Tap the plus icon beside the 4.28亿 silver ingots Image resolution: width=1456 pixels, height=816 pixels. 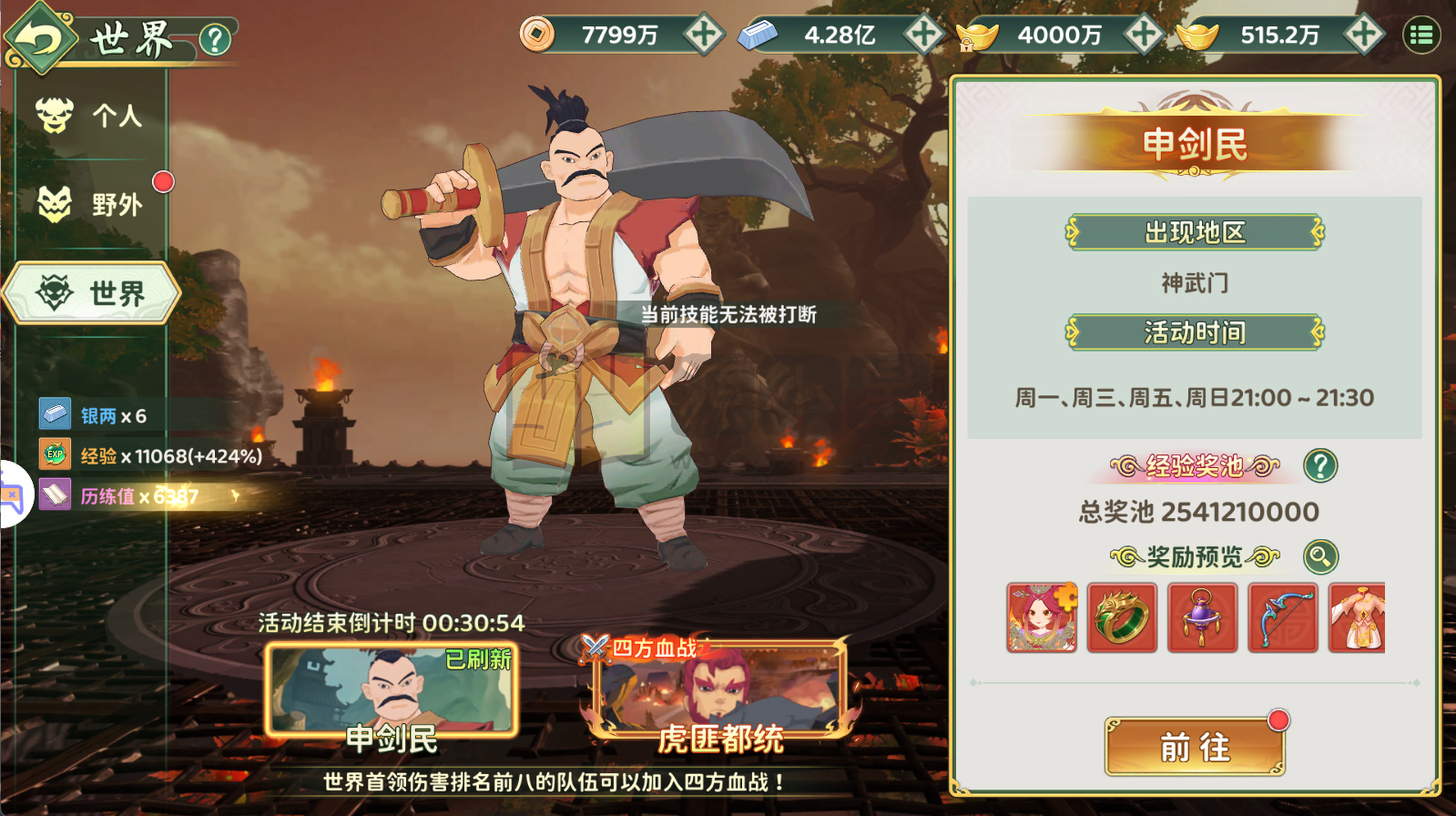point(922,35)
